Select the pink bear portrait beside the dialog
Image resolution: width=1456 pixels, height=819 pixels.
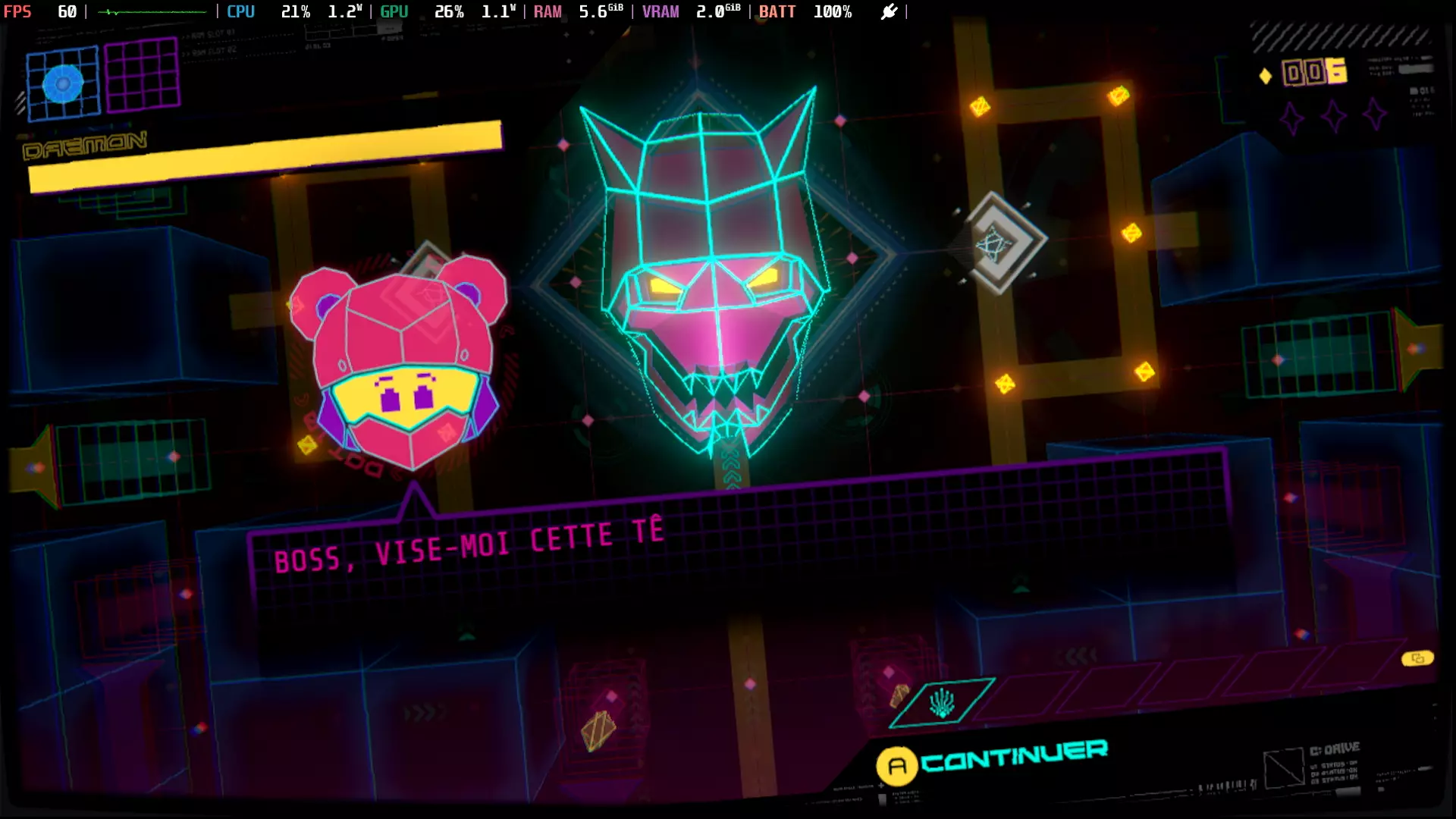tap(402, 364)
